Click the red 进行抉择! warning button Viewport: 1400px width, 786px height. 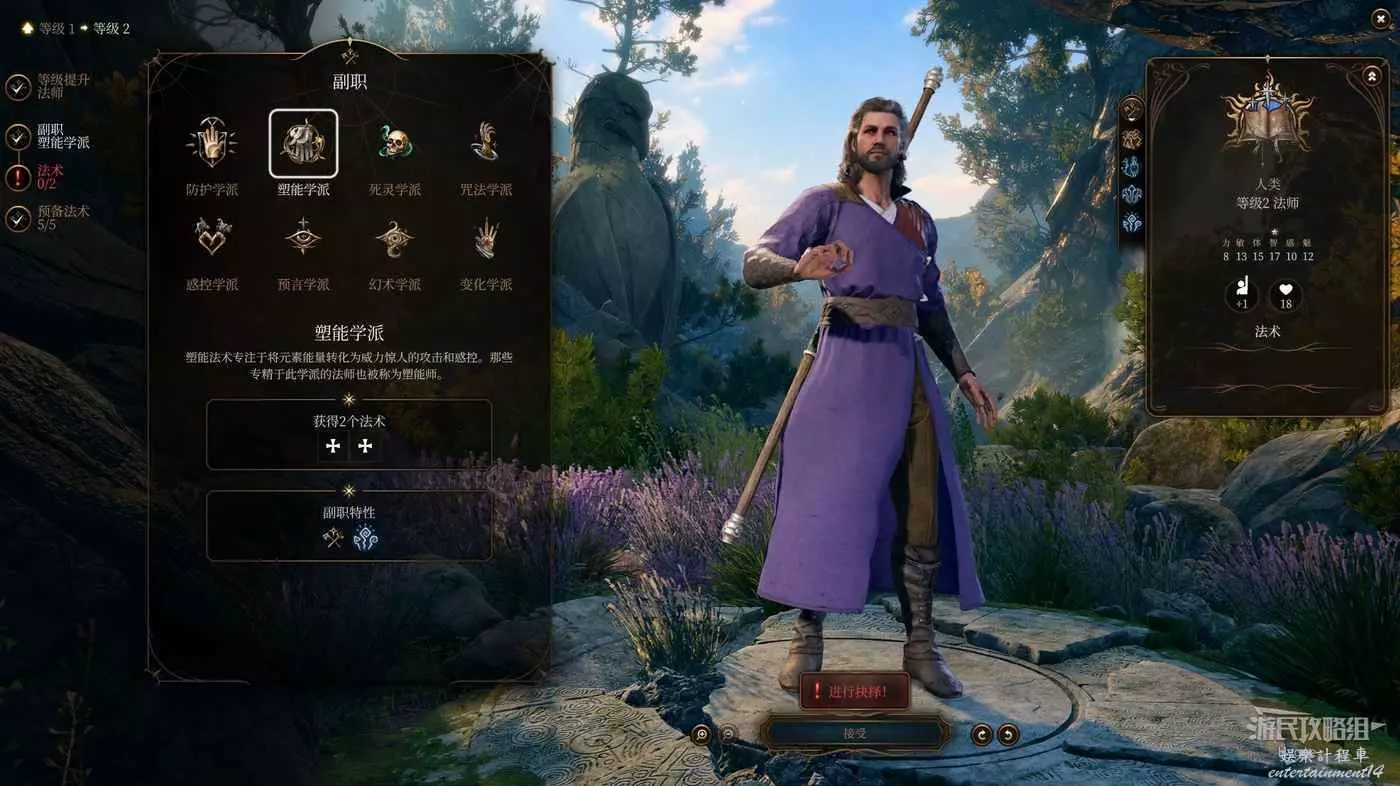[855, 691]
